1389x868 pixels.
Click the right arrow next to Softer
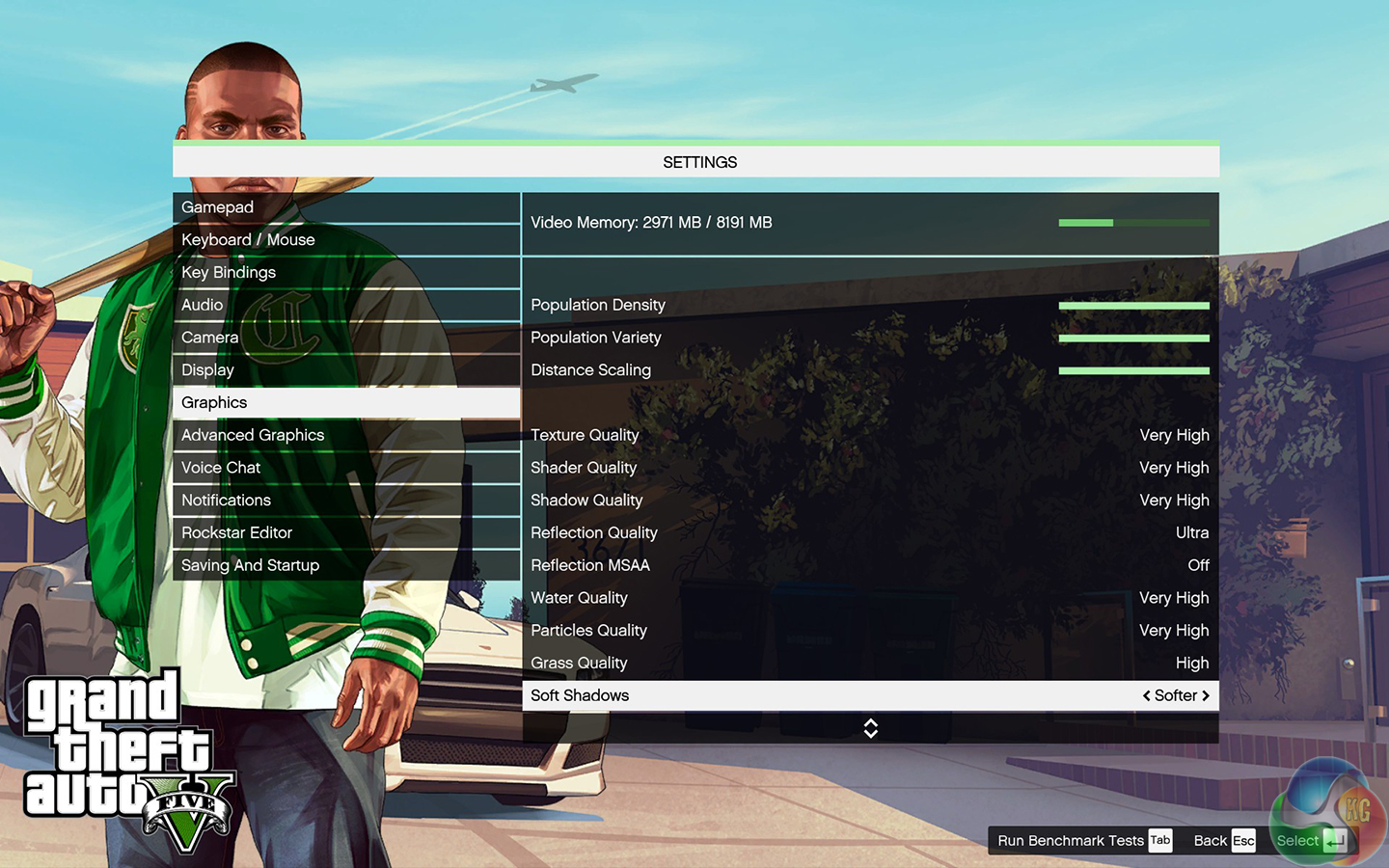[x=1206, y=695]
